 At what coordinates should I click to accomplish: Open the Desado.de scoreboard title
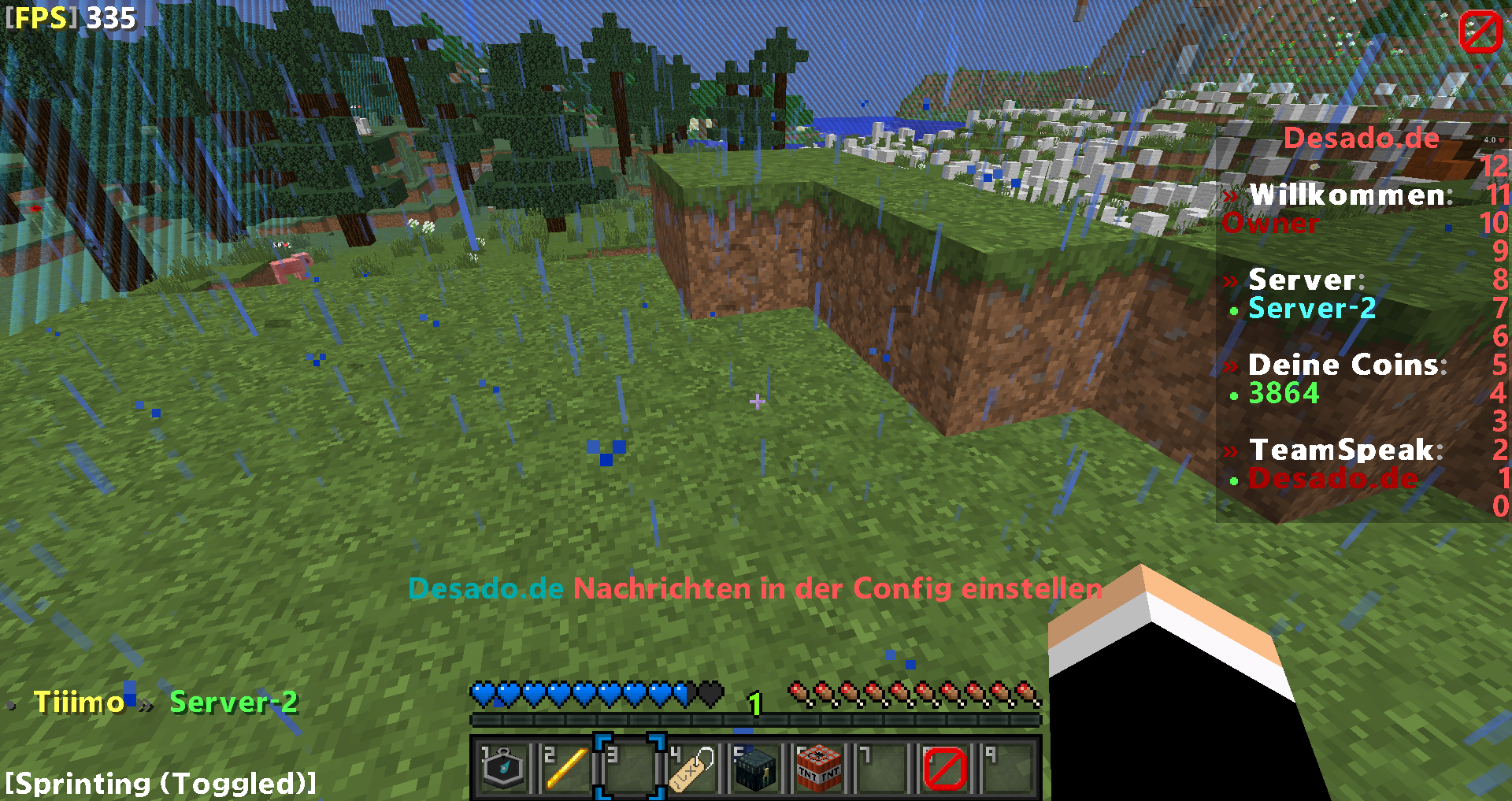click(x=1361, y=138)
